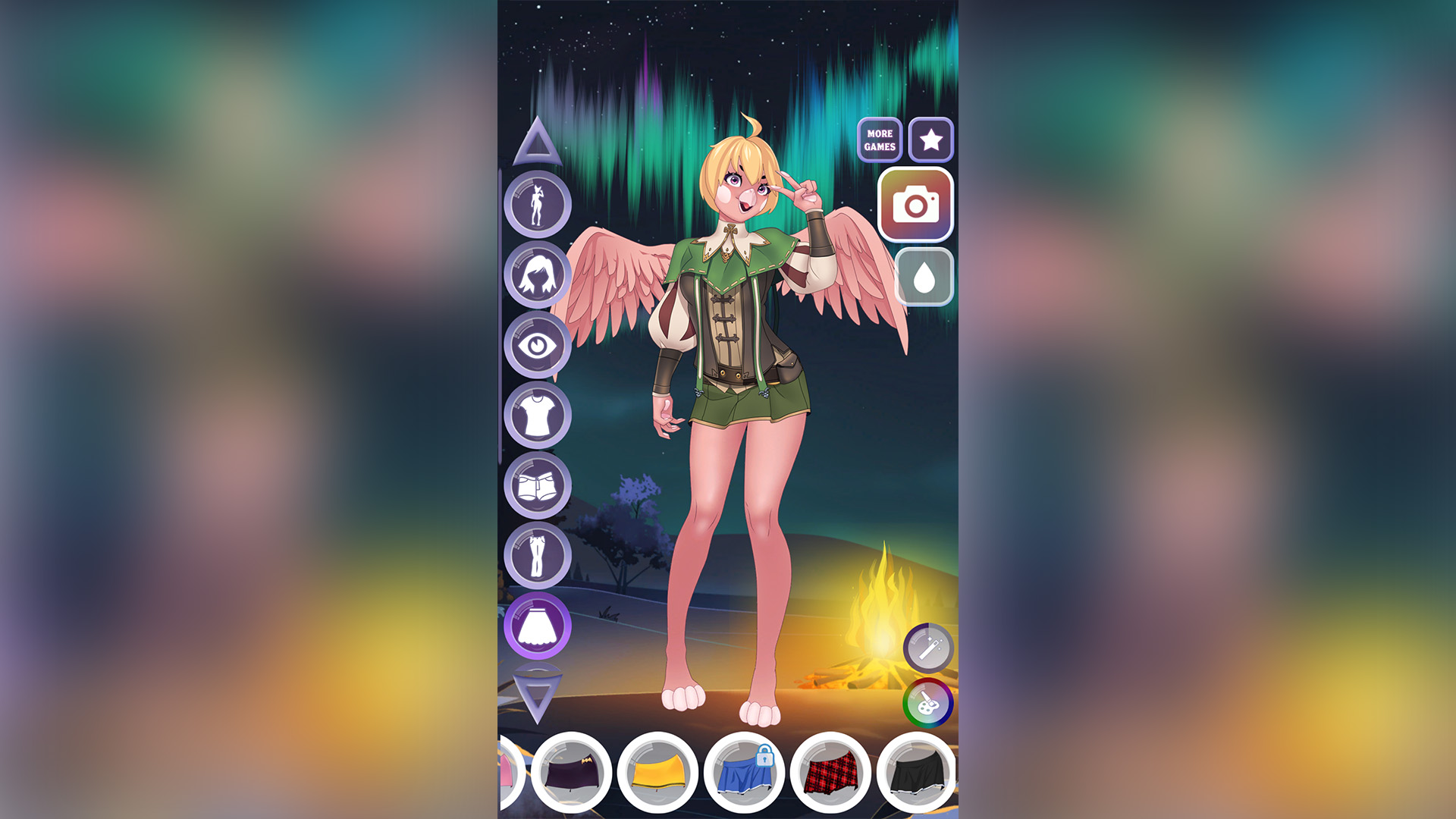The width and height of the screenshot is (1456, 819).
Task: Click the star favorite icon
Action: point(930,140)
